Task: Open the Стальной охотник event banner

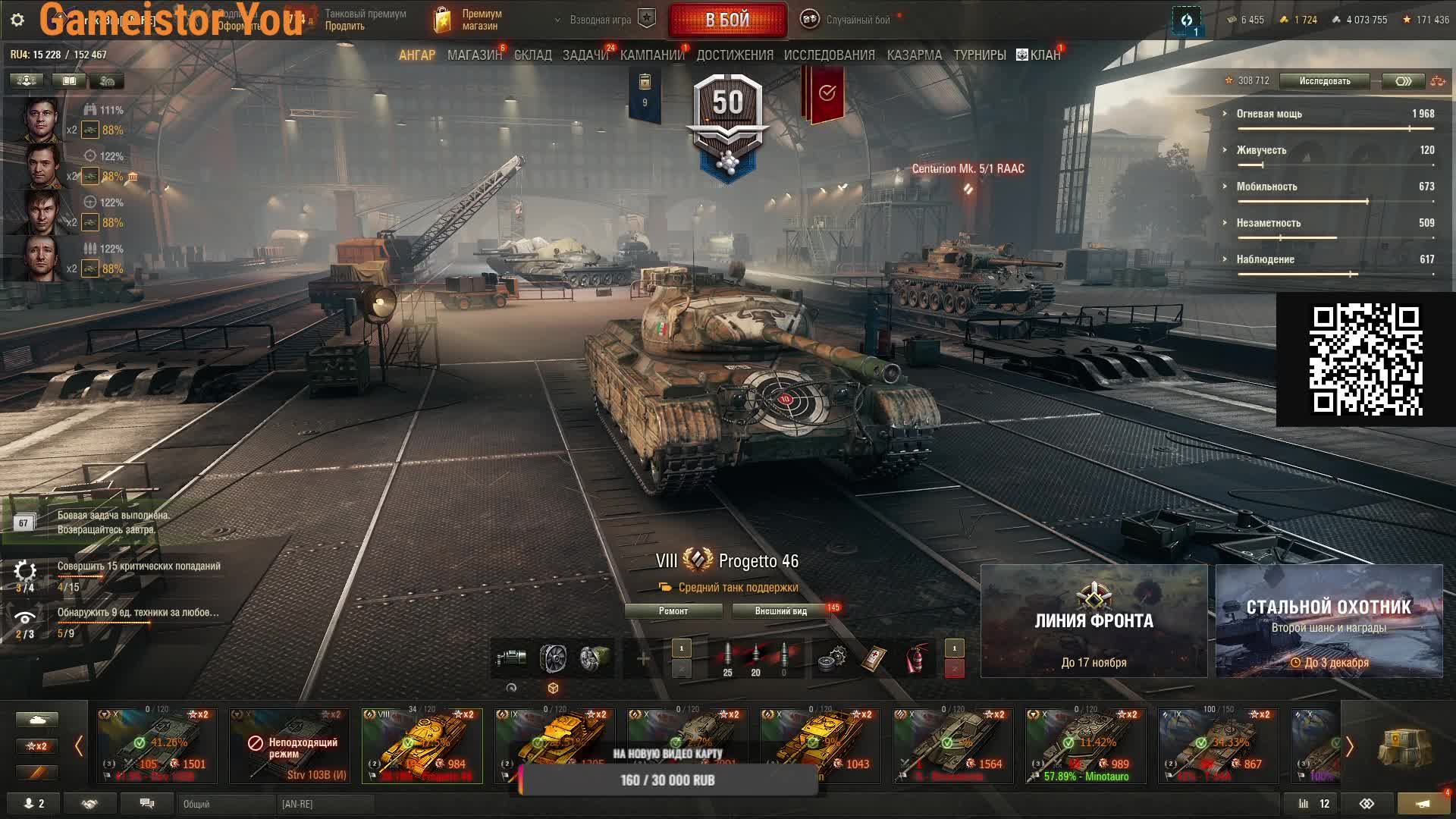Action: tap(1329, 621)
